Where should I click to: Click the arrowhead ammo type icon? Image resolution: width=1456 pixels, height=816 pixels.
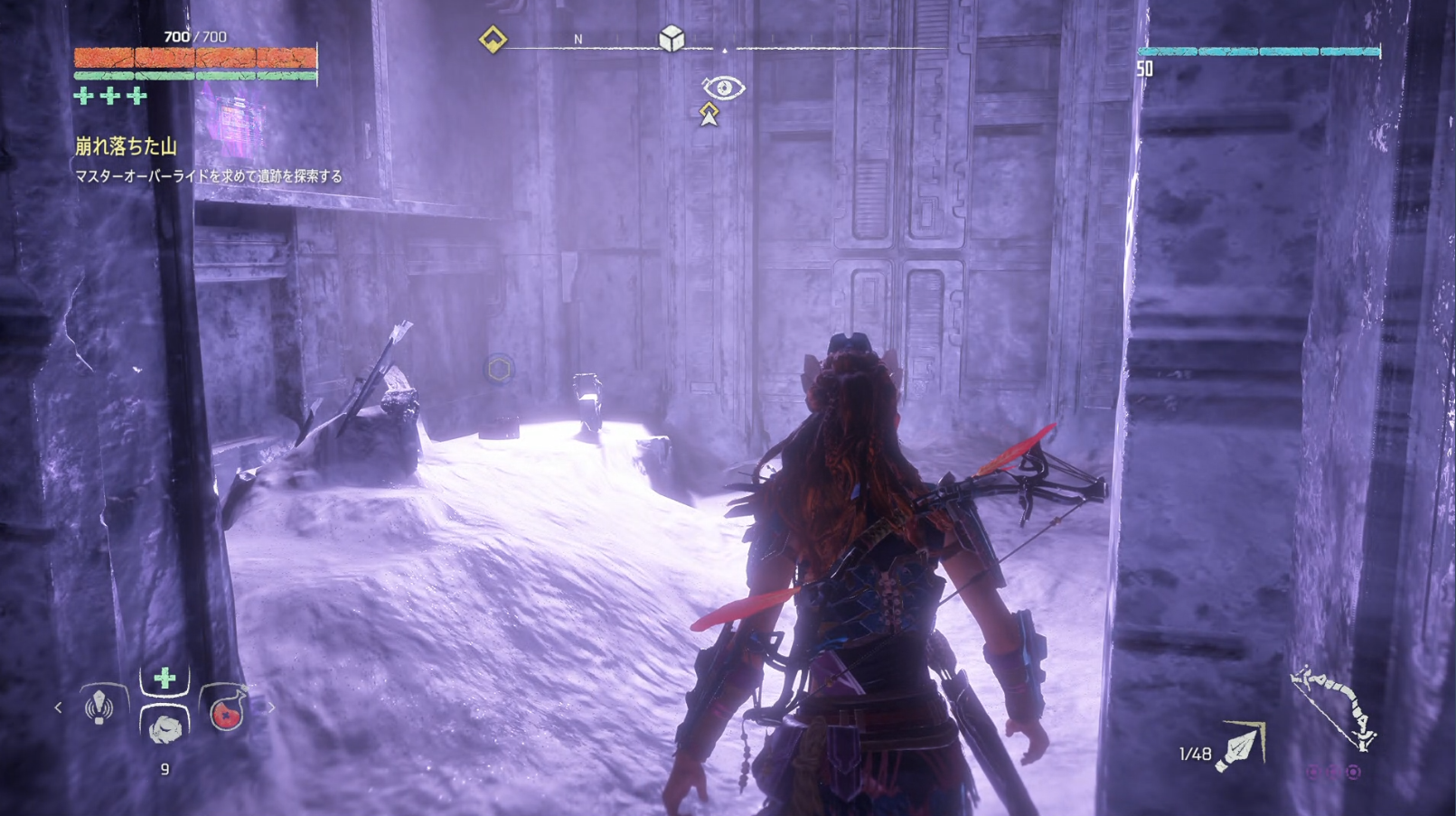click(x=1241, y=748)
